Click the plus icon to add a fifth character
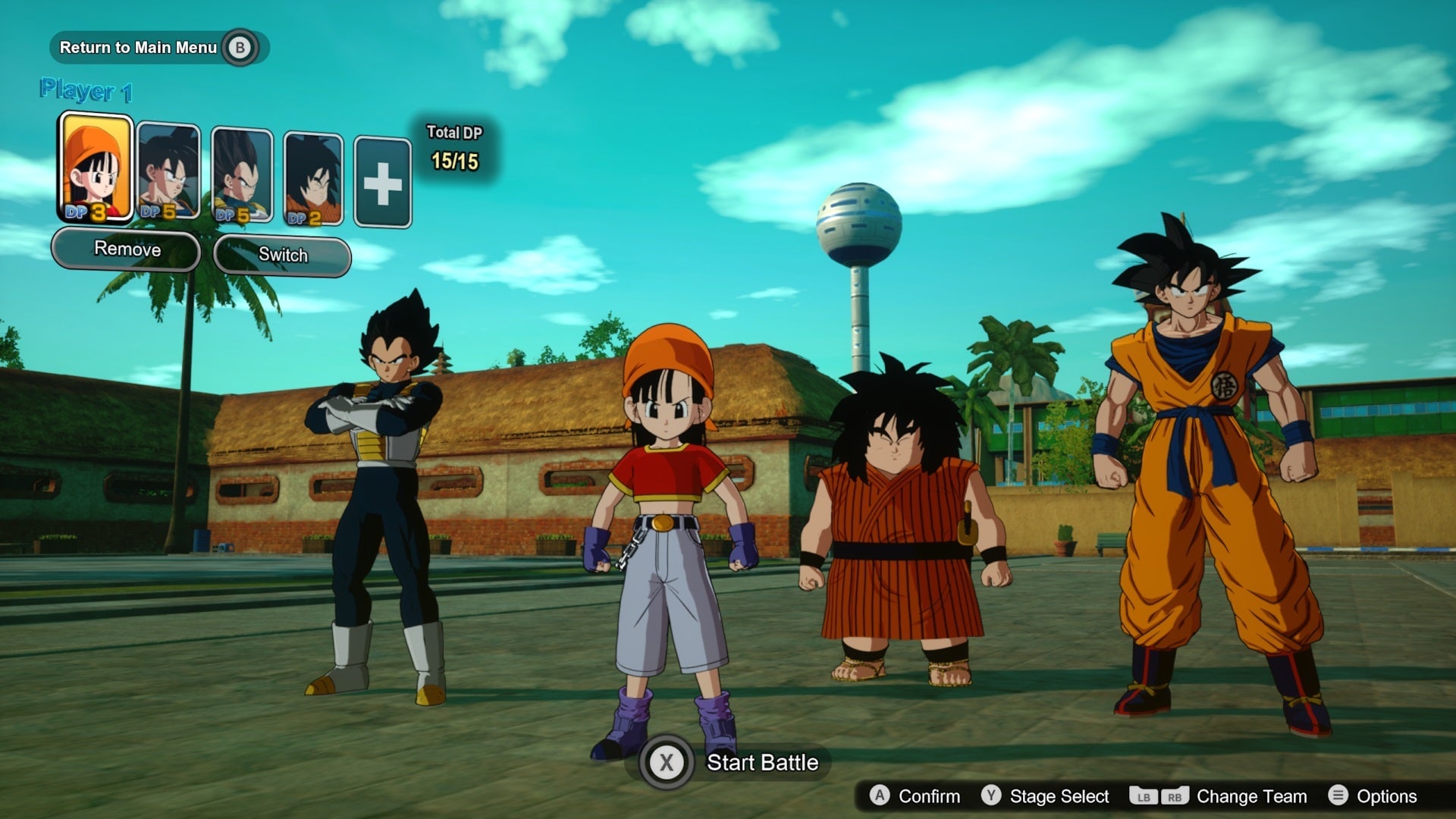 [x=383, y=180]
